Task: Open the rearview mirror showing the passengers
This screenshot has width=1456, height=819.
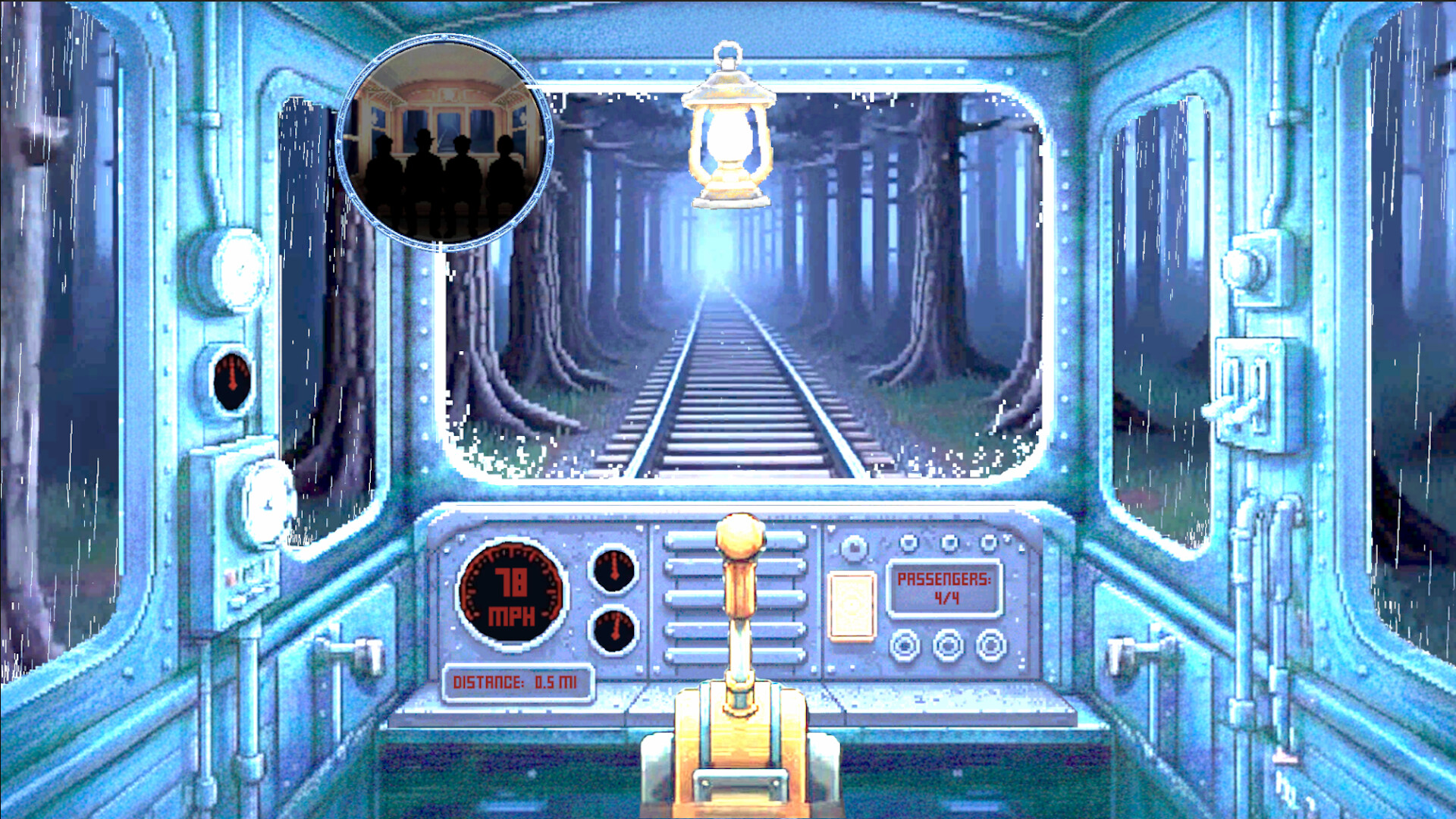Action: 444,140
